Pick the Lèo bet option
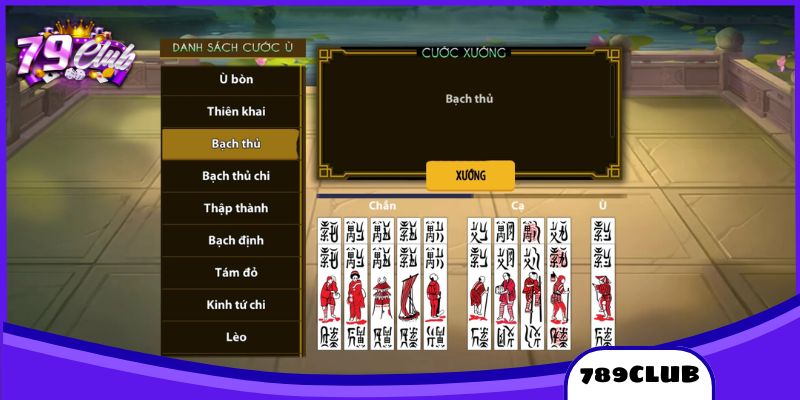Viewport: 800px width, 400px height. [x=230, y=337]
